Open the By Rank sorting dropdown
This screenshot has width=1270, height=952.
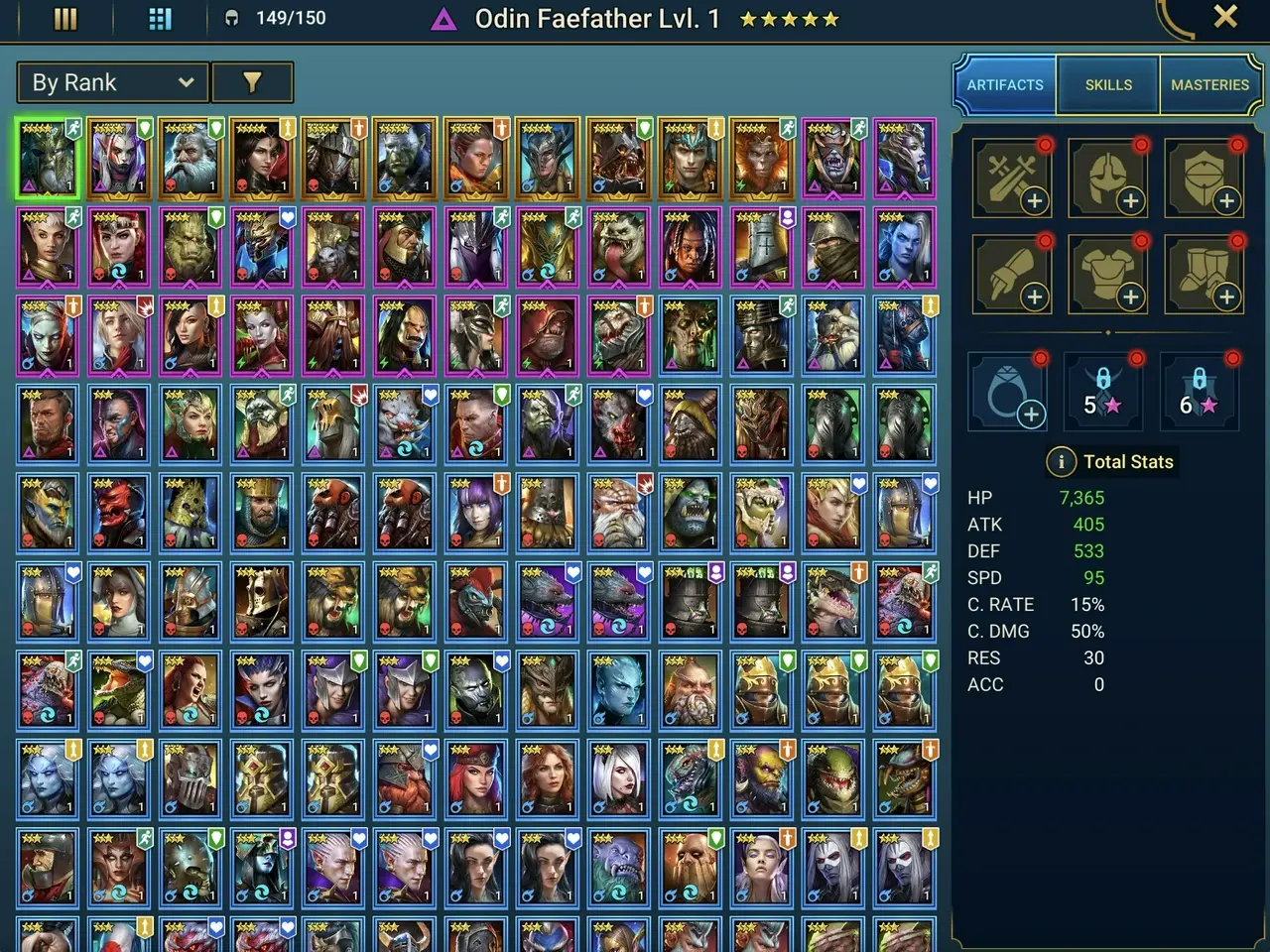click(111, 82)
